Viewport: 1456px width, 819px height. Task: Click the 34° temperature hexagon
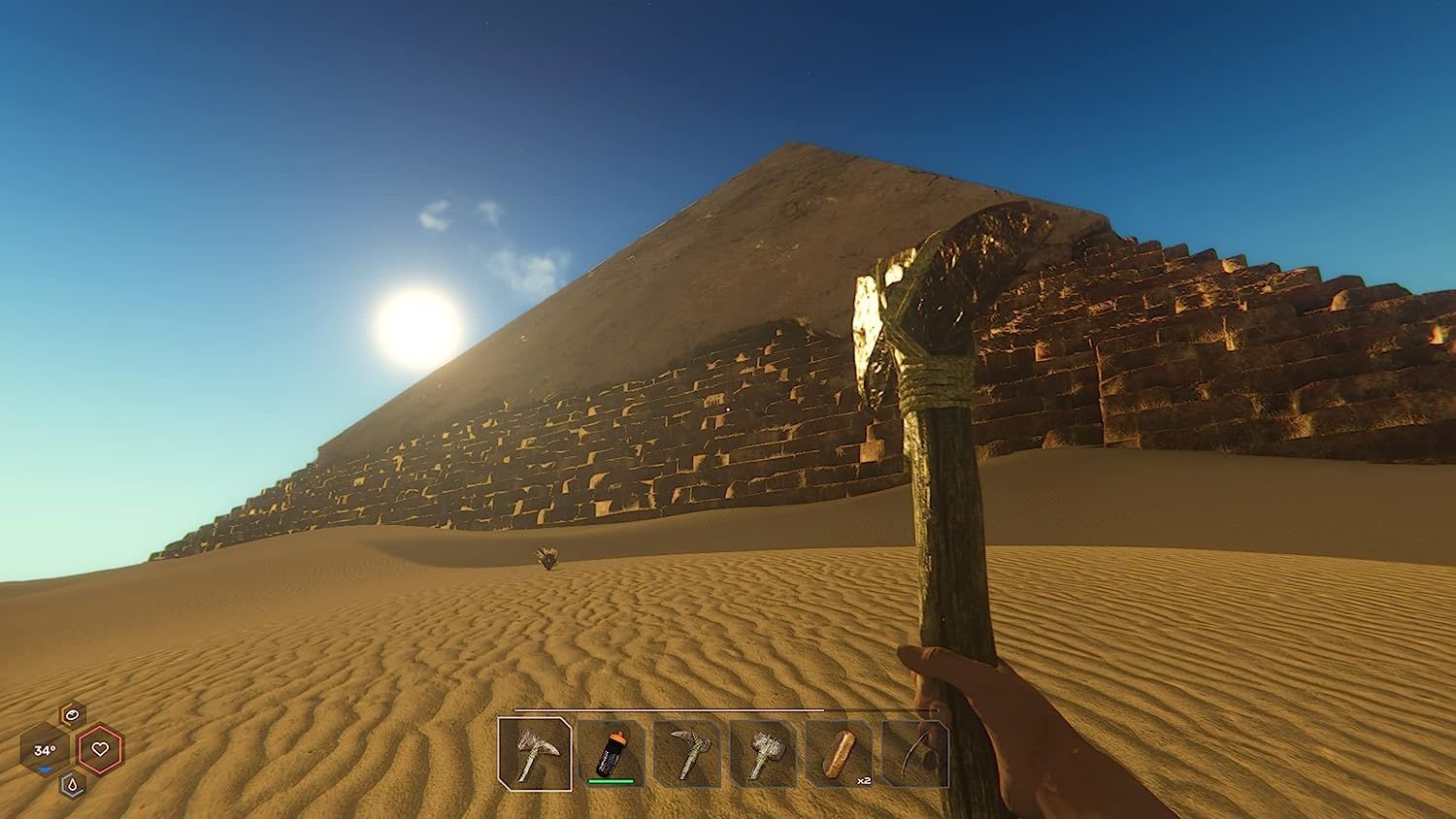pos(46,749)
